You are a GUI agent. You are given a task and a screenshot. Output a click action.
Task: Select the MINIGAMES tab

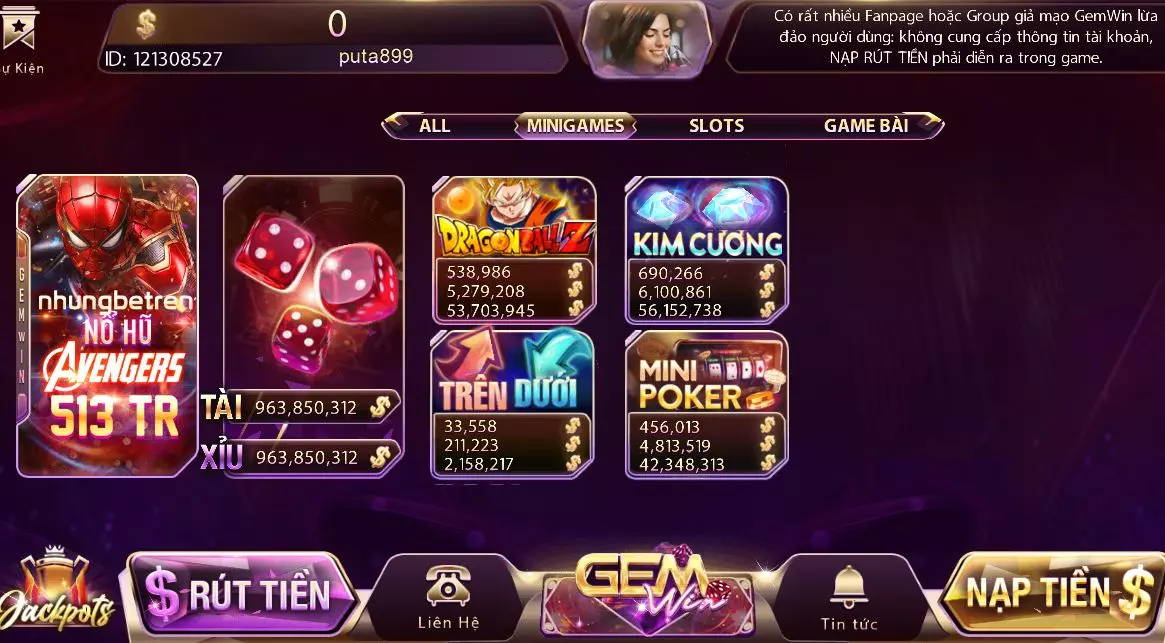click(575, 126)
